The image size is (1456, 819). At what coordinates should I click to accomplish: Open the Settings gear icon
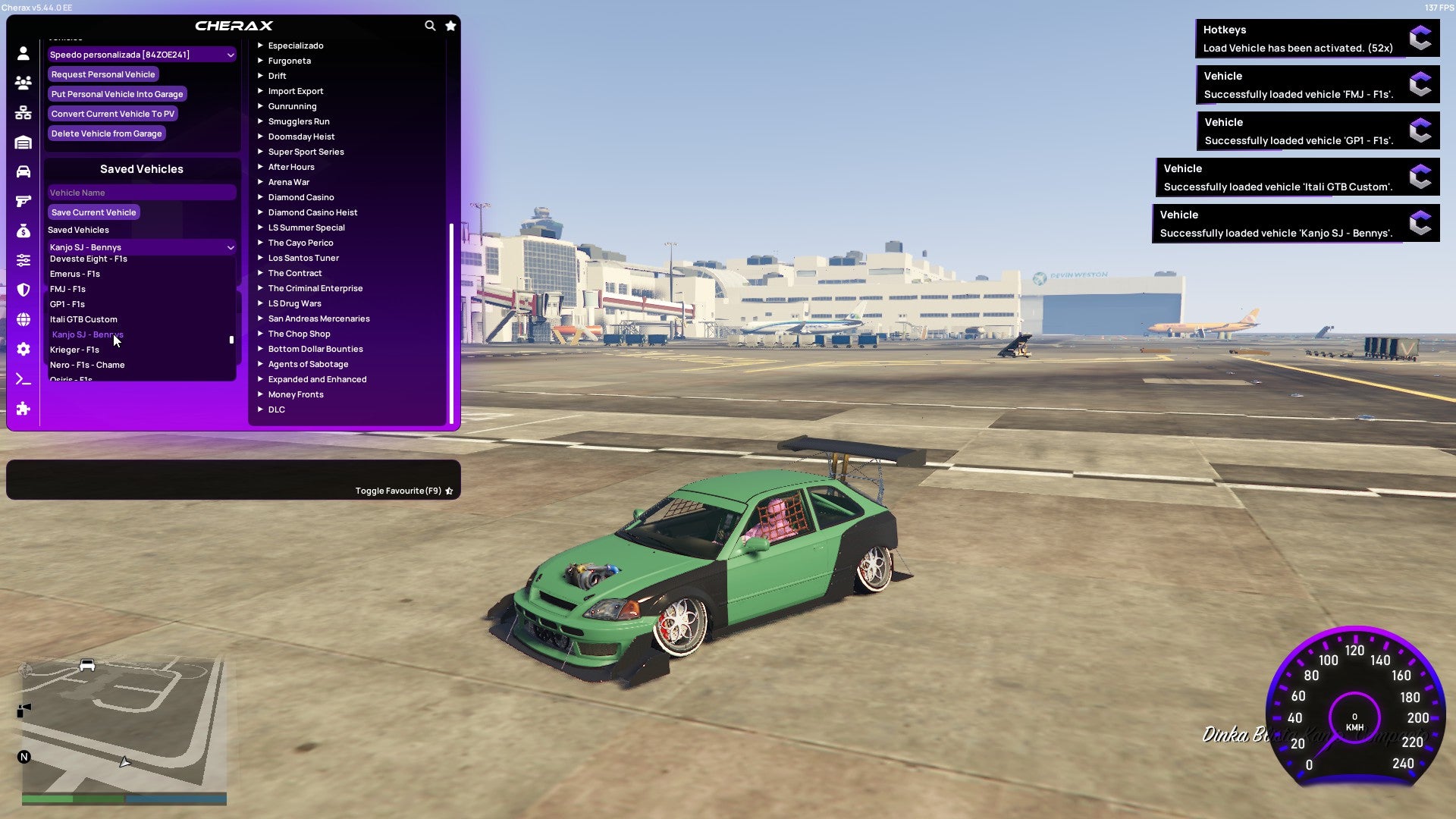pos(23,348)
